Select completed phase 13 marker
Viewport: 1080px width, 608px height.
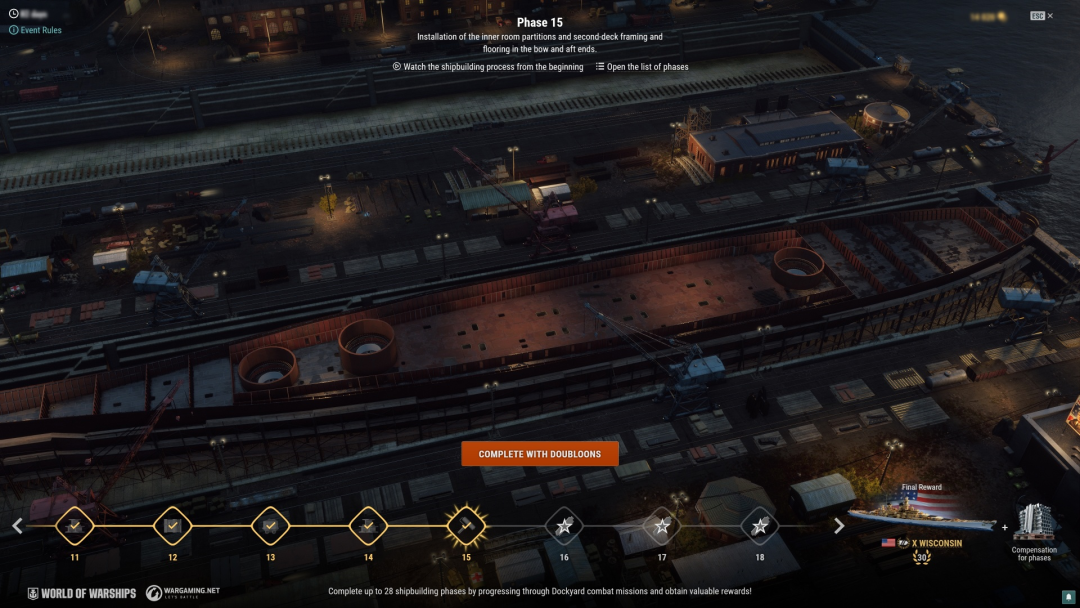[270, 525]
